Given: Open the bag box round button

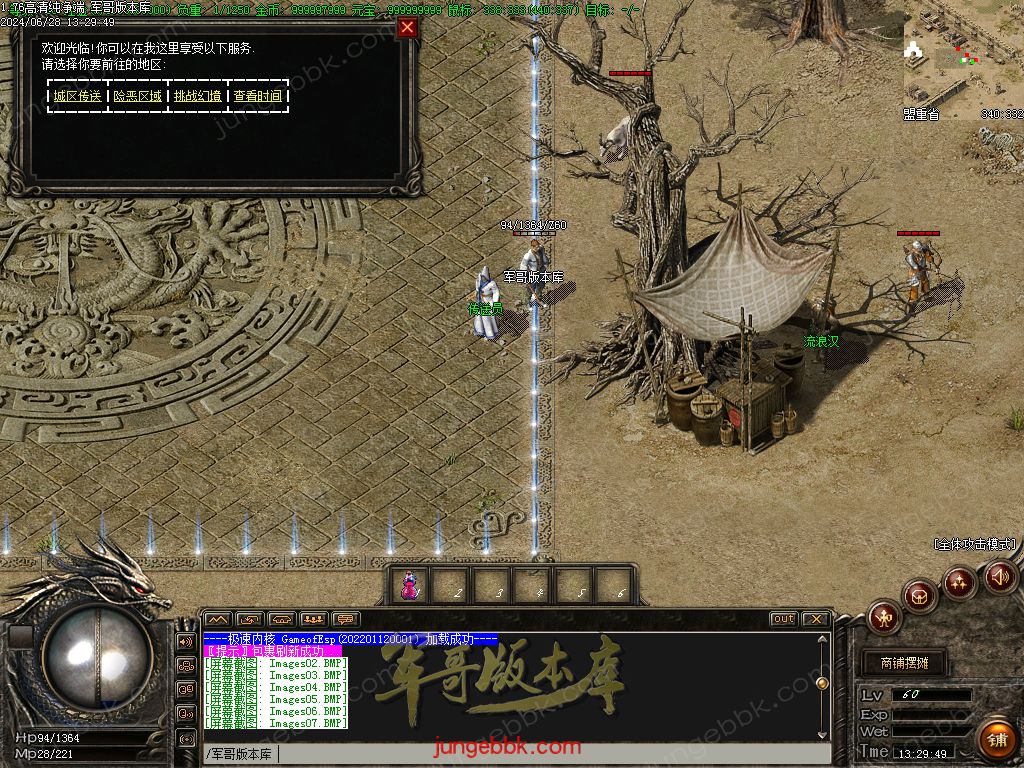Looking at the screenshot, I should coord(920,597).
